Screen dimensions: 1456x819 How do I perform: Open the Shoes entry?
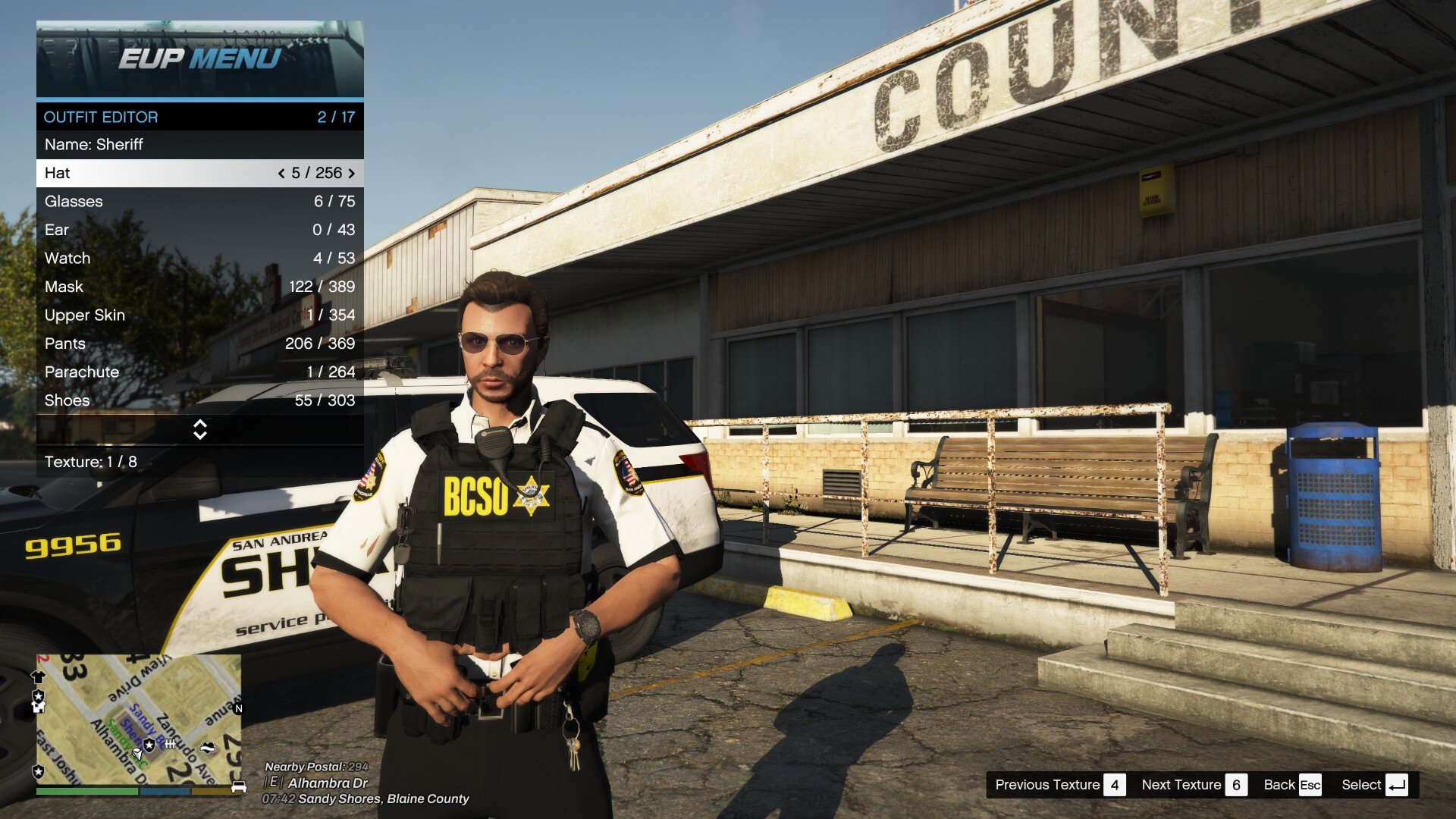click(x=199, y=400)
